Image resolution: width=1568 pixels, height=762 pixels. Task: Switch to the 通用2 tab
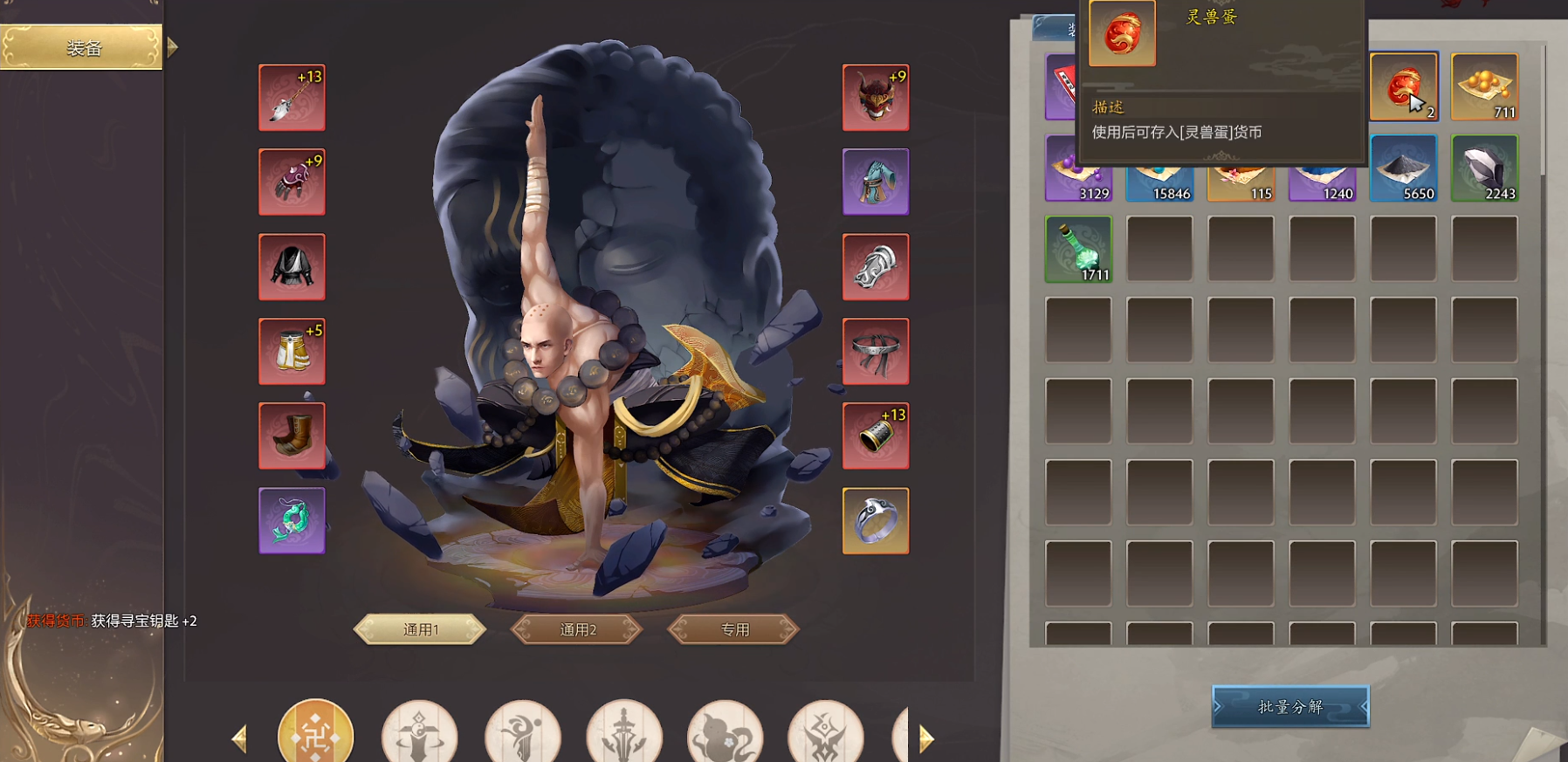[576, 628]
